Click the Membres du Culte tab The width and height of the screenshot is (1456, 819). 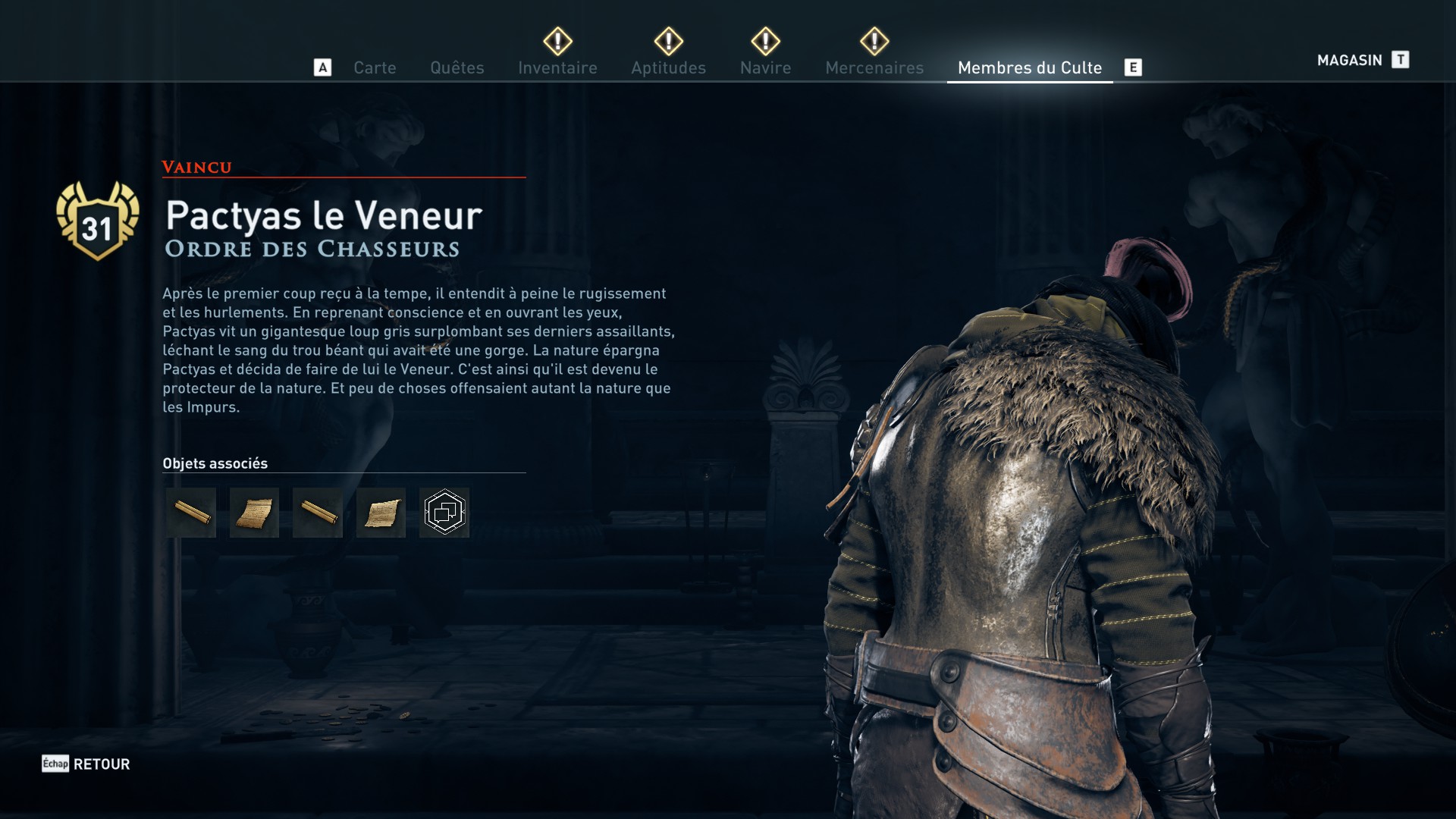(x=1029, y=68)
